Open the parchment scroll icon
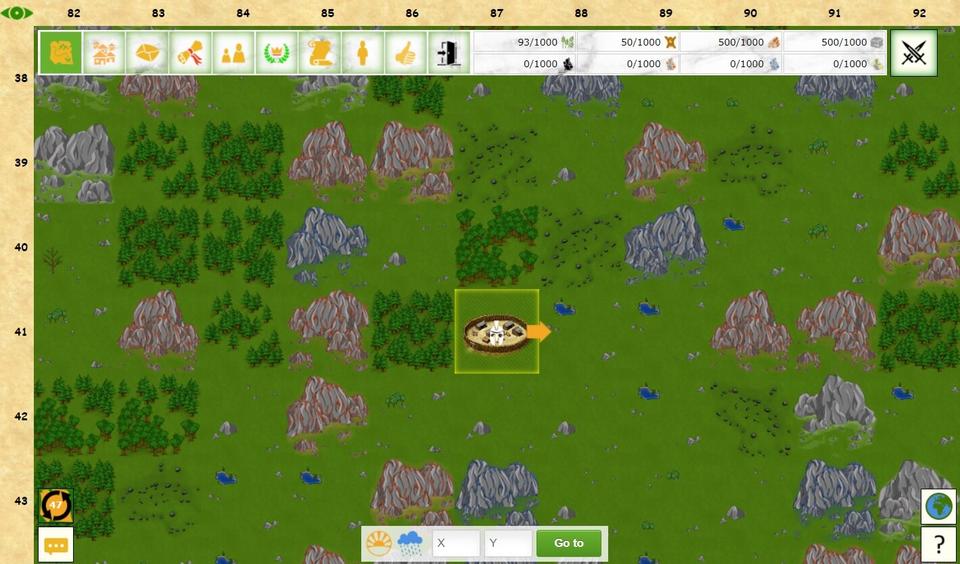The image size is (960, 564). (x=319, y=52)
